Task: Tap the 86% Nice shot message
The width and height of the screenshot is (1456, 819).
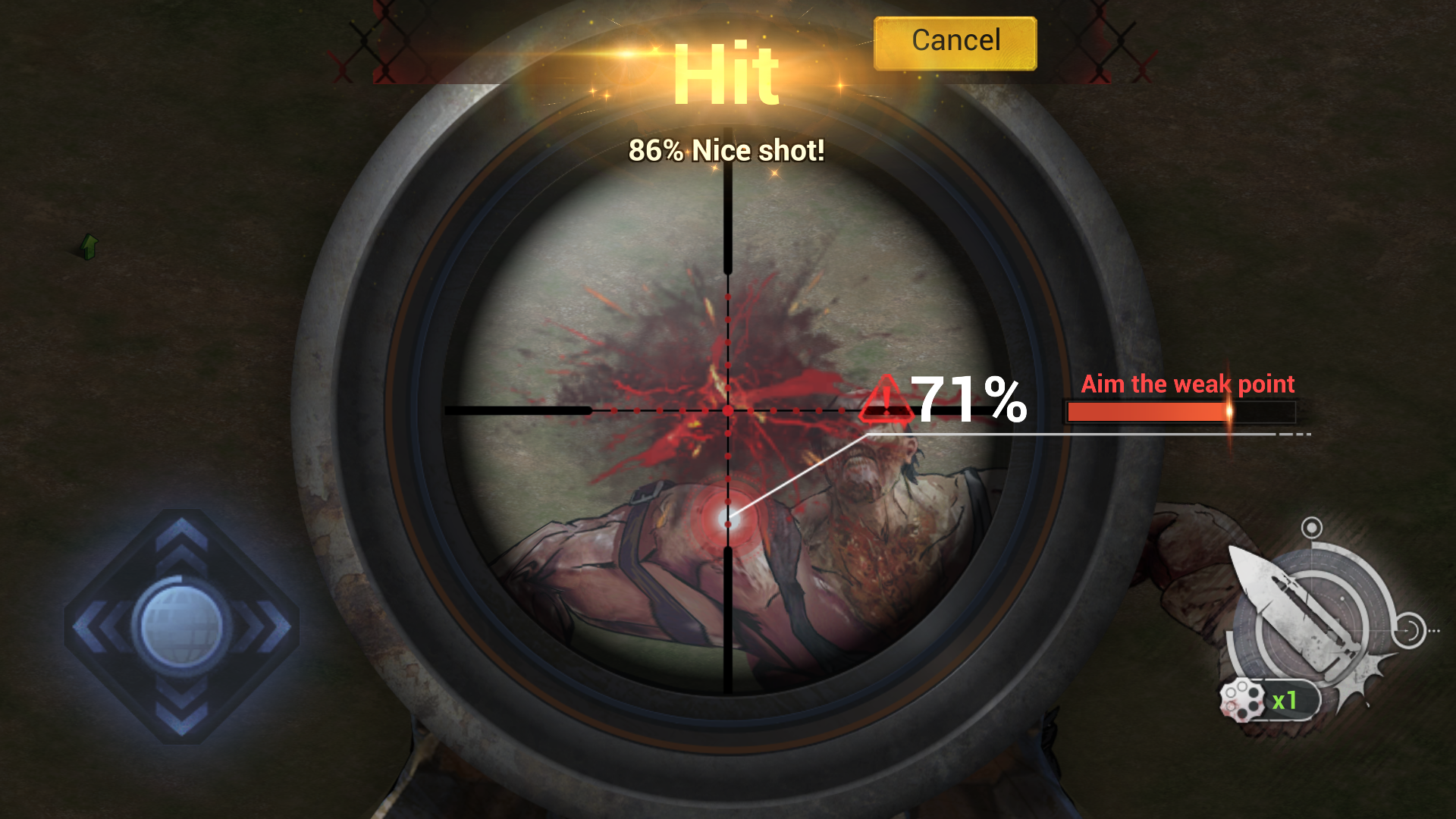Action: point(726,149)
